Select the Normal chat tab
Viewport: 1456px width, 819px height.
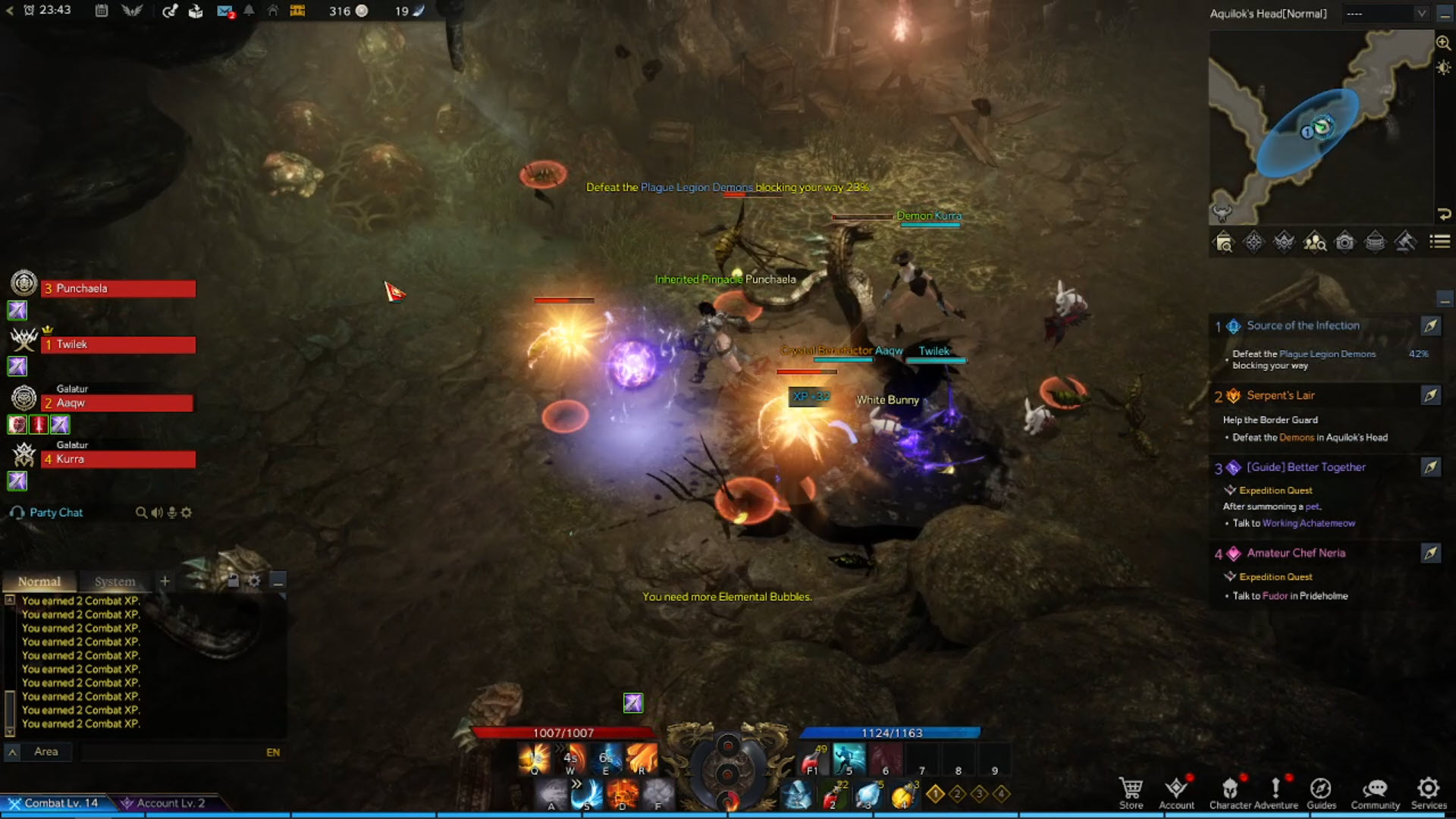click(x=39, y=582)
